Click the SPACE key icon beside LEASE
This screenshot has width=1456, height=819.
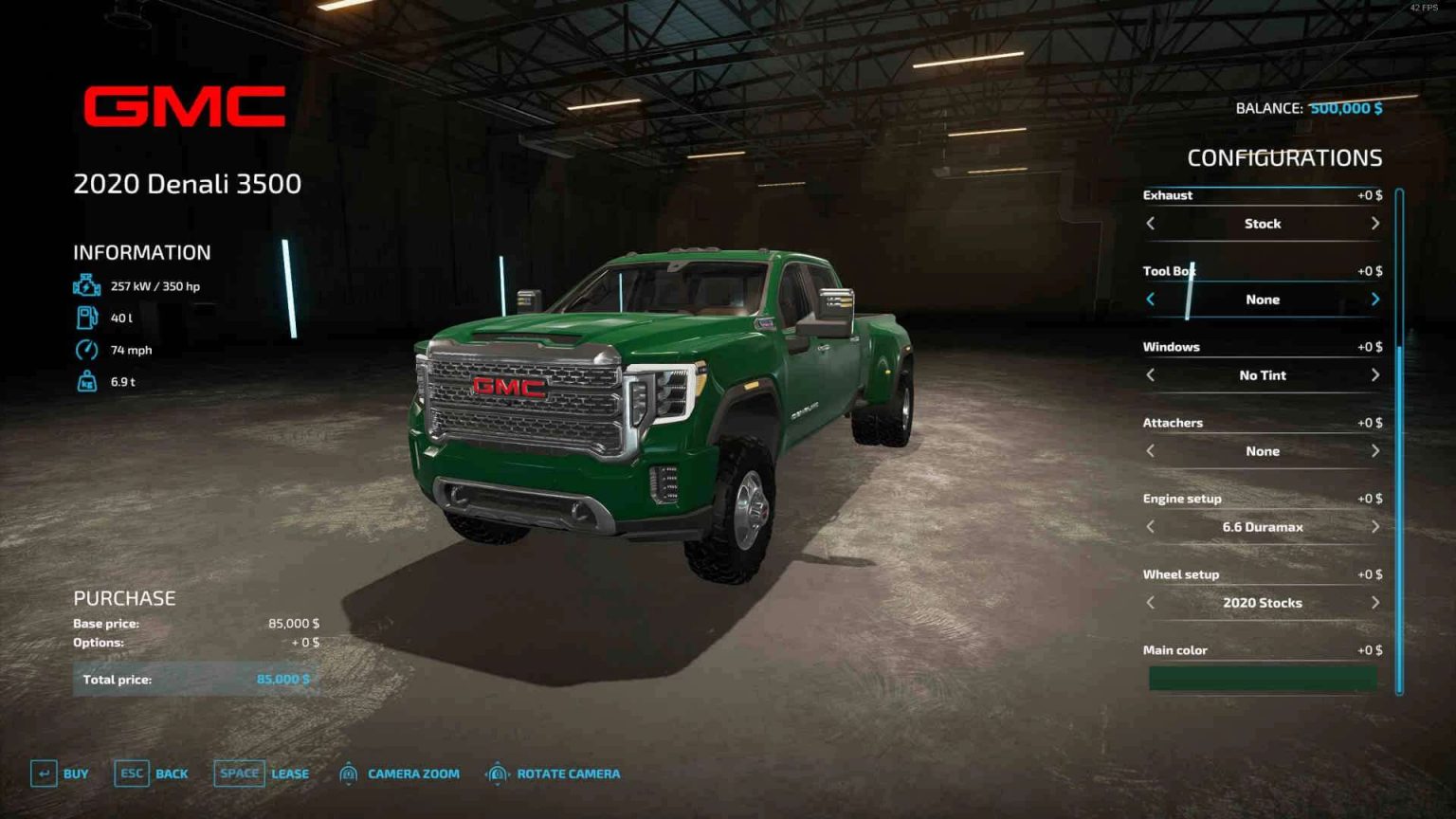point(239,773)
